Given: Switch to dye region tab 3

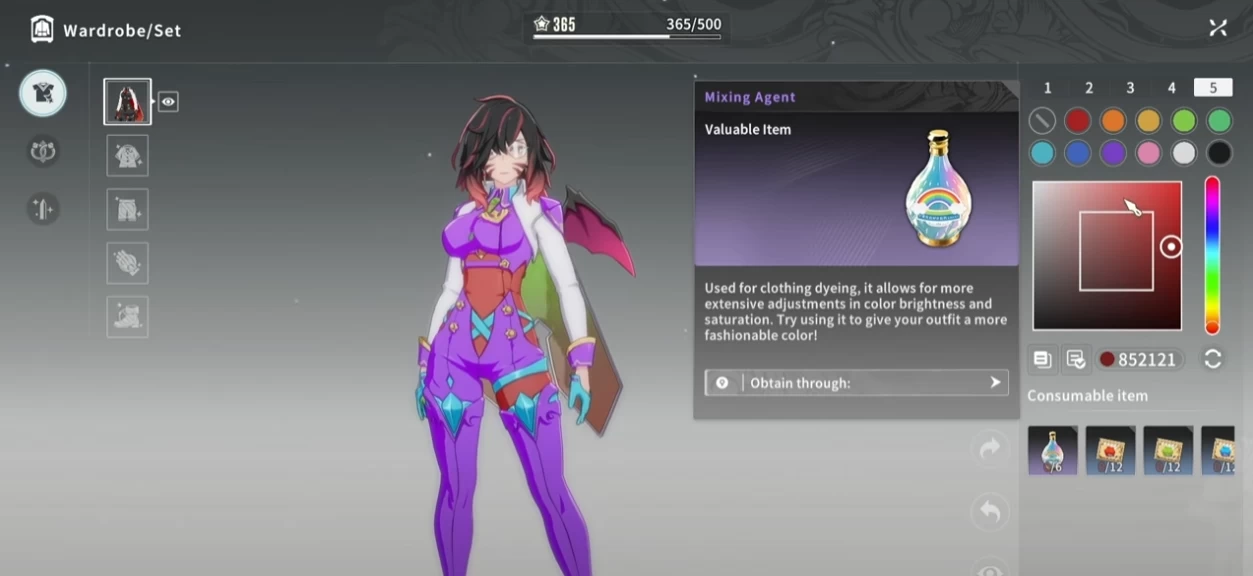Looking at the screenshot, I should [1130, 88].
